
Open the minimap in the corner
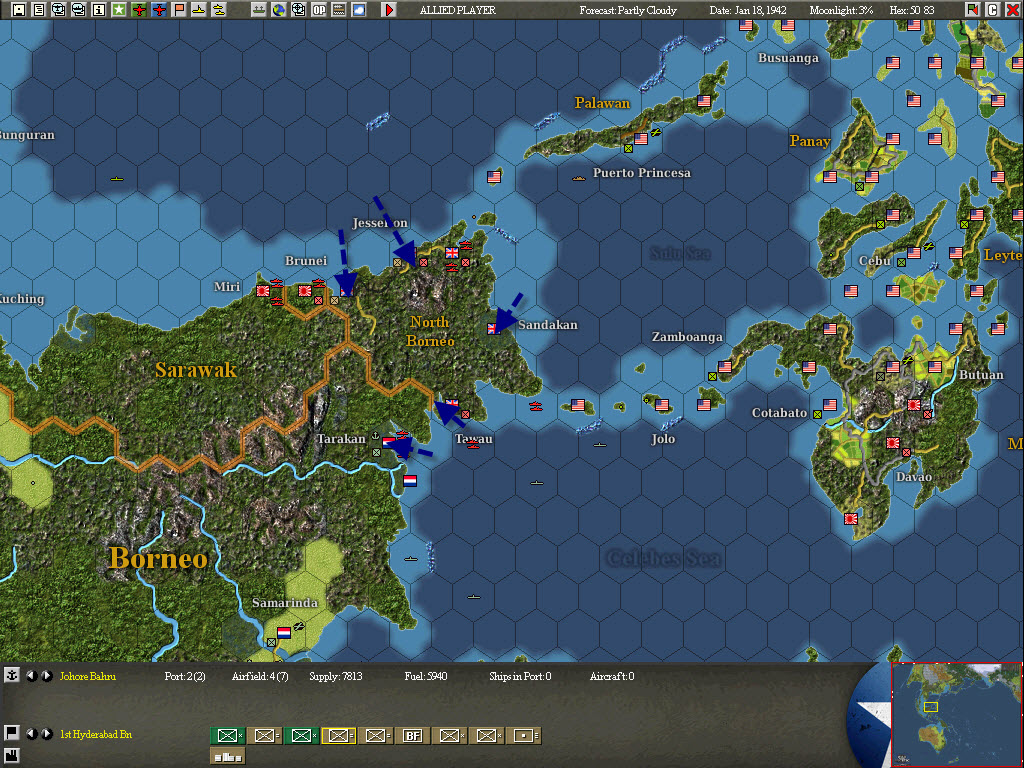957,714
